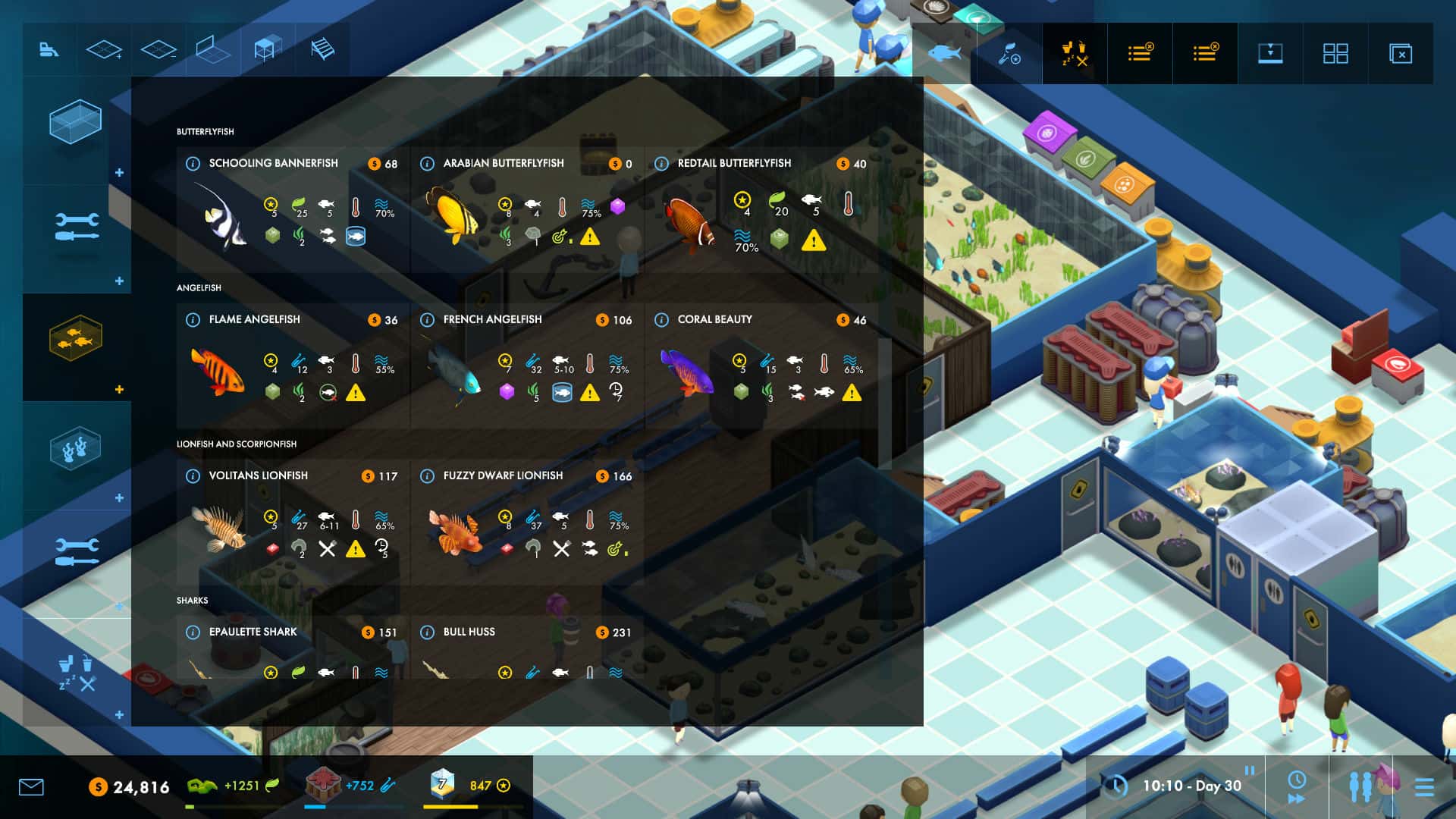
Task: Expand the livestock sidebar section with its plus
Action: tap(120, 389)
